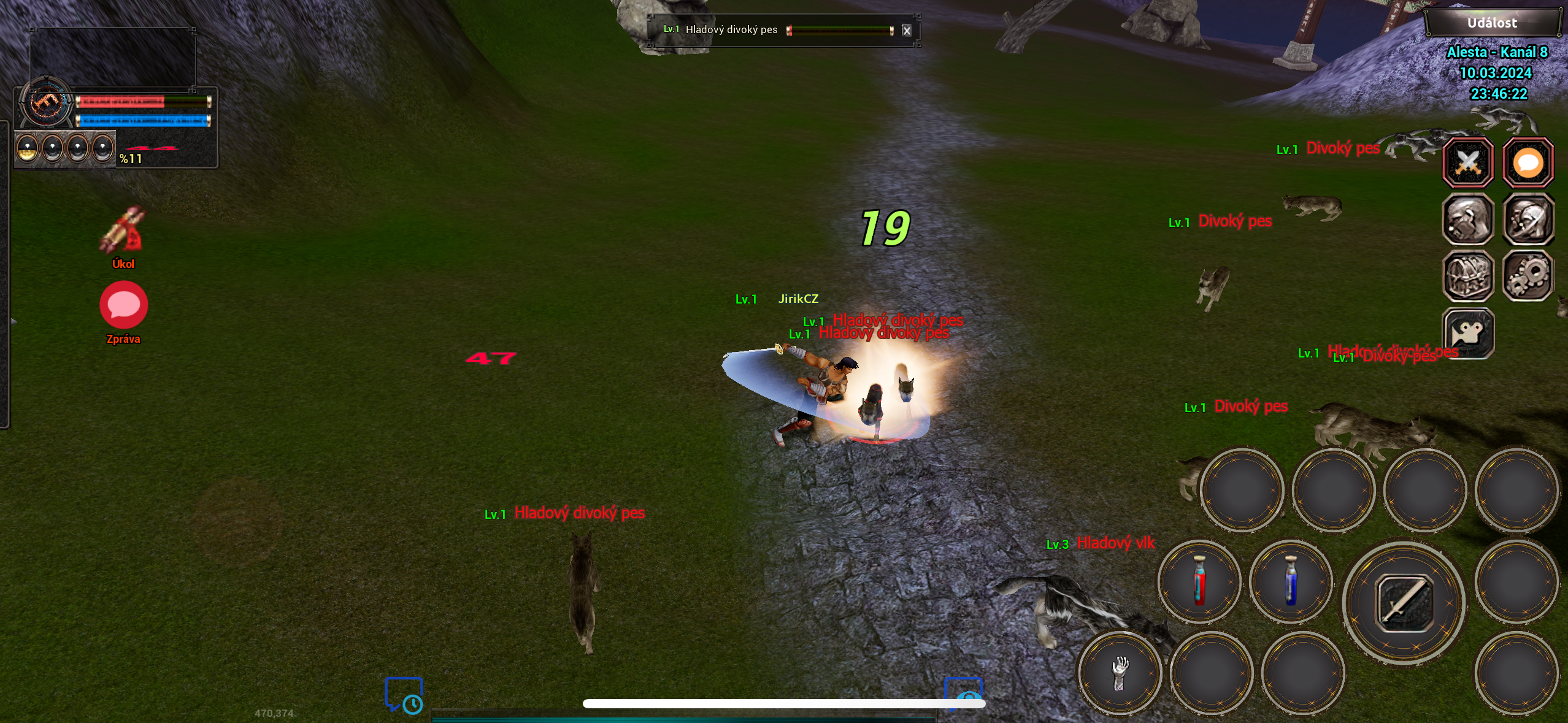
Task: Tap the refresh chat icon bottom center
Action: pyautogui.click(x=963, y=696)
